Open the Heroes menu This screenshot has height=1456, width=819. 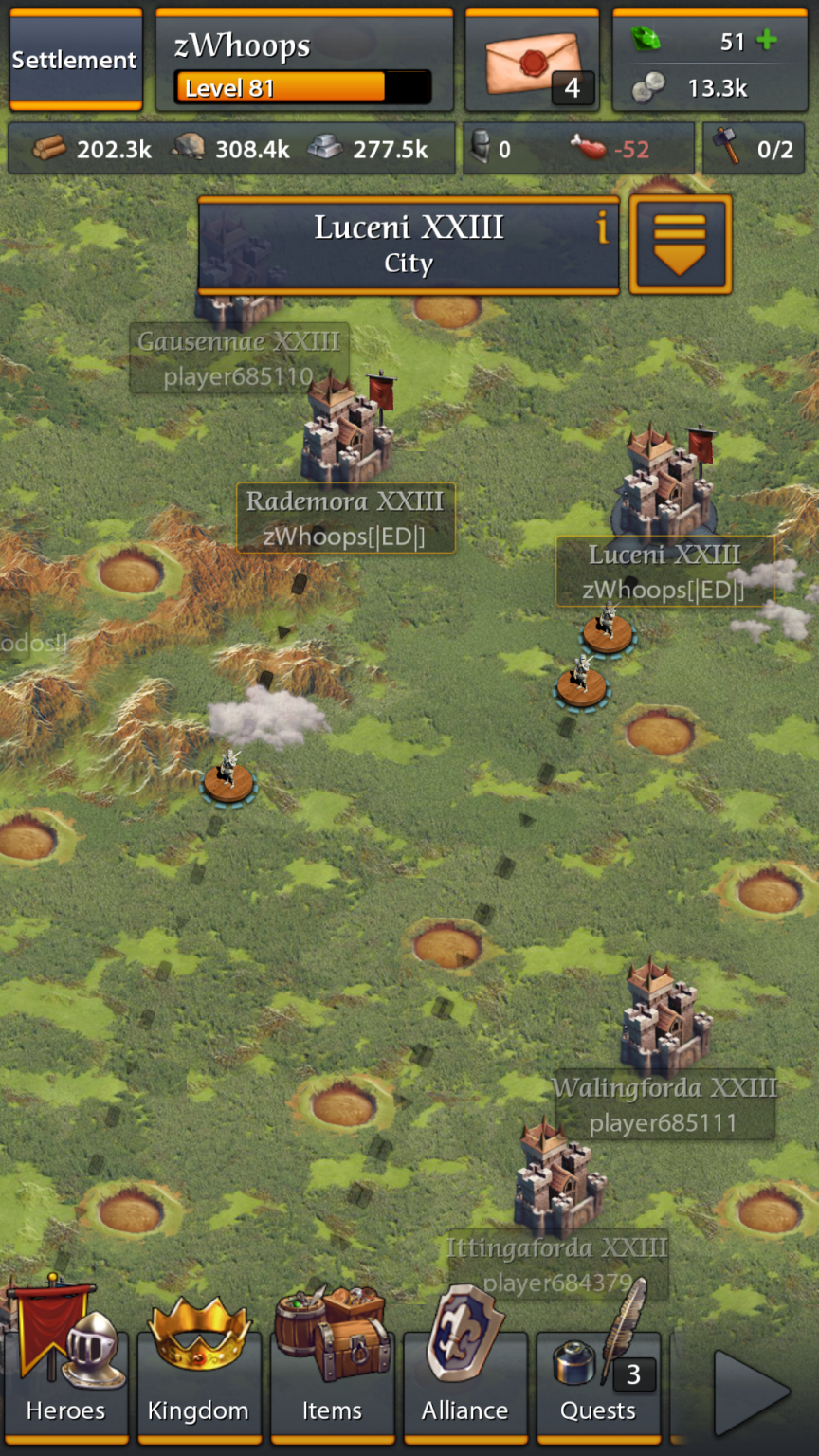tap(66, 1384)
